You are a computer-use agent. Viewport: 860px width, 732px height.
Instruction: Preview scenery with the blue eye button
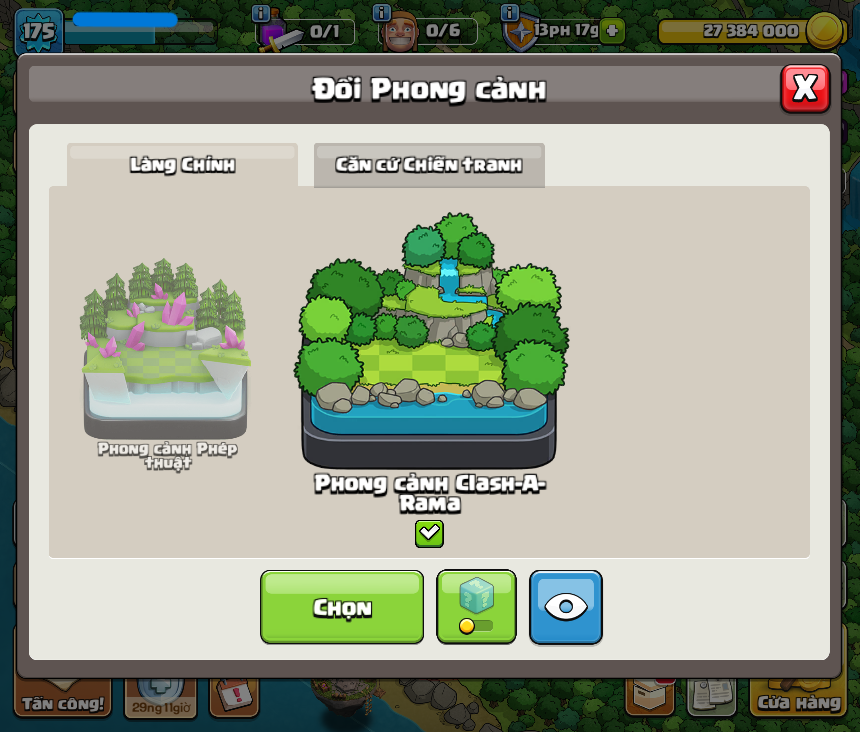[x=566, y=607]
